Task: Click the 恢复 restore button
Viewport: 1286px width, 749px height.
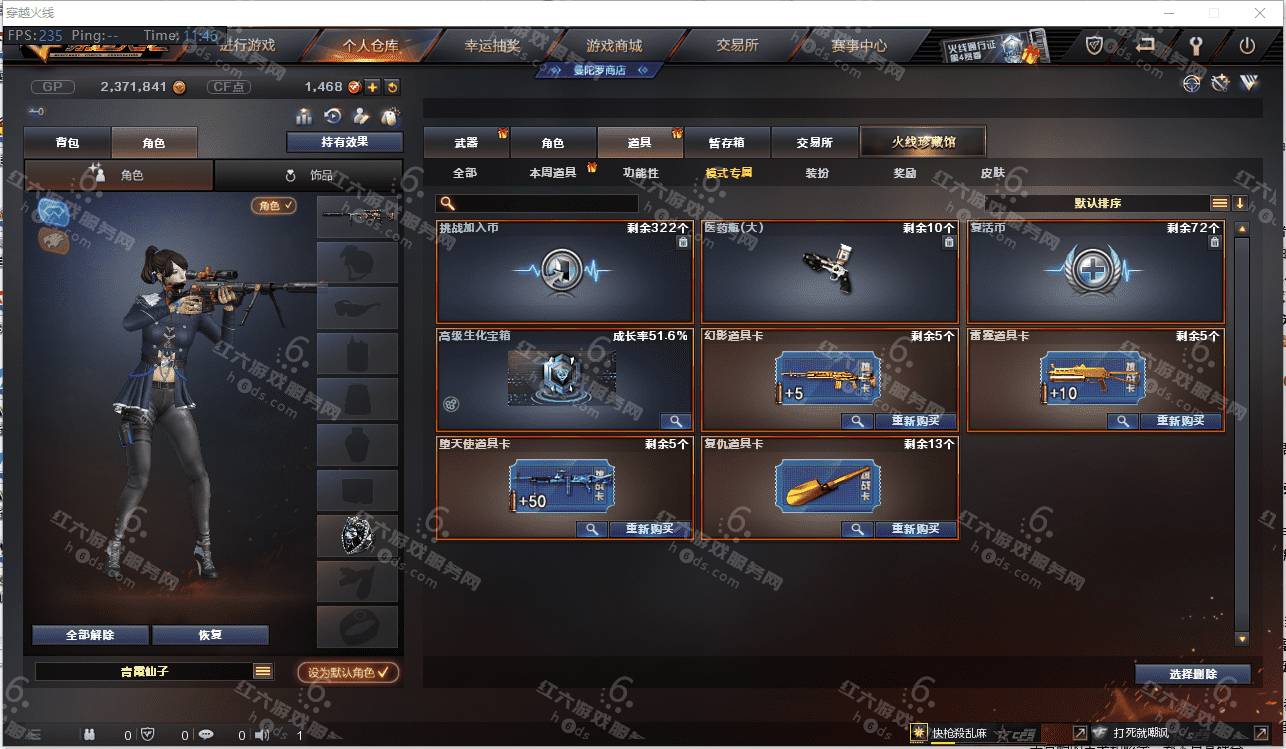Action: coord(210,635)
